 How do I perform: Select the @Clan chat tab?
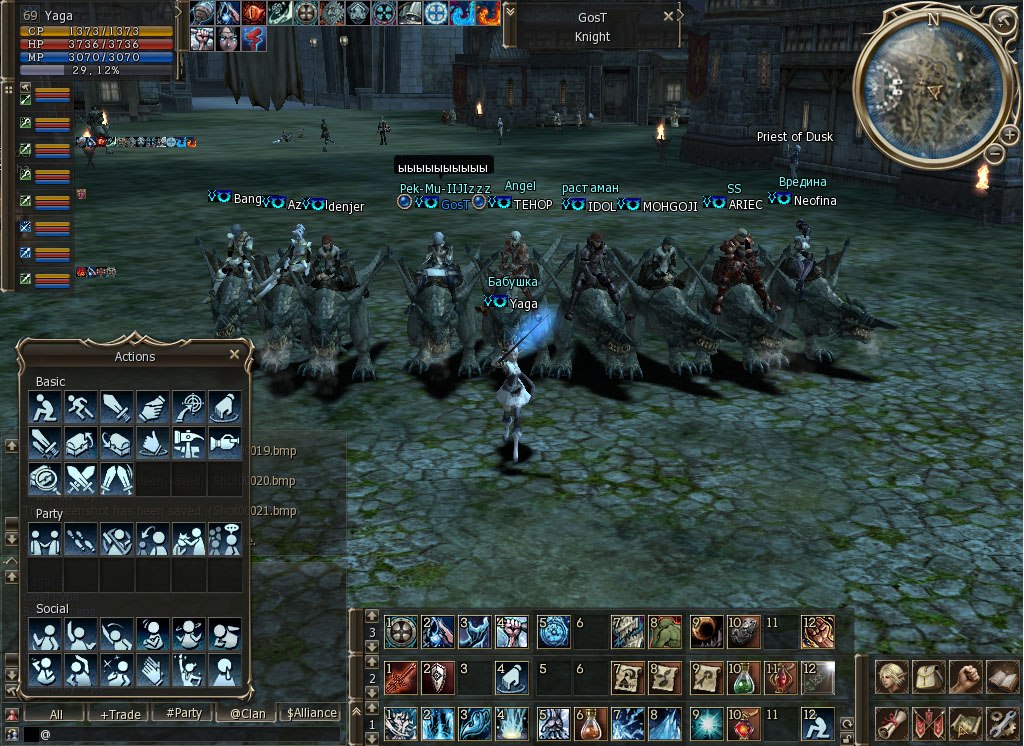tap(246, 714)
